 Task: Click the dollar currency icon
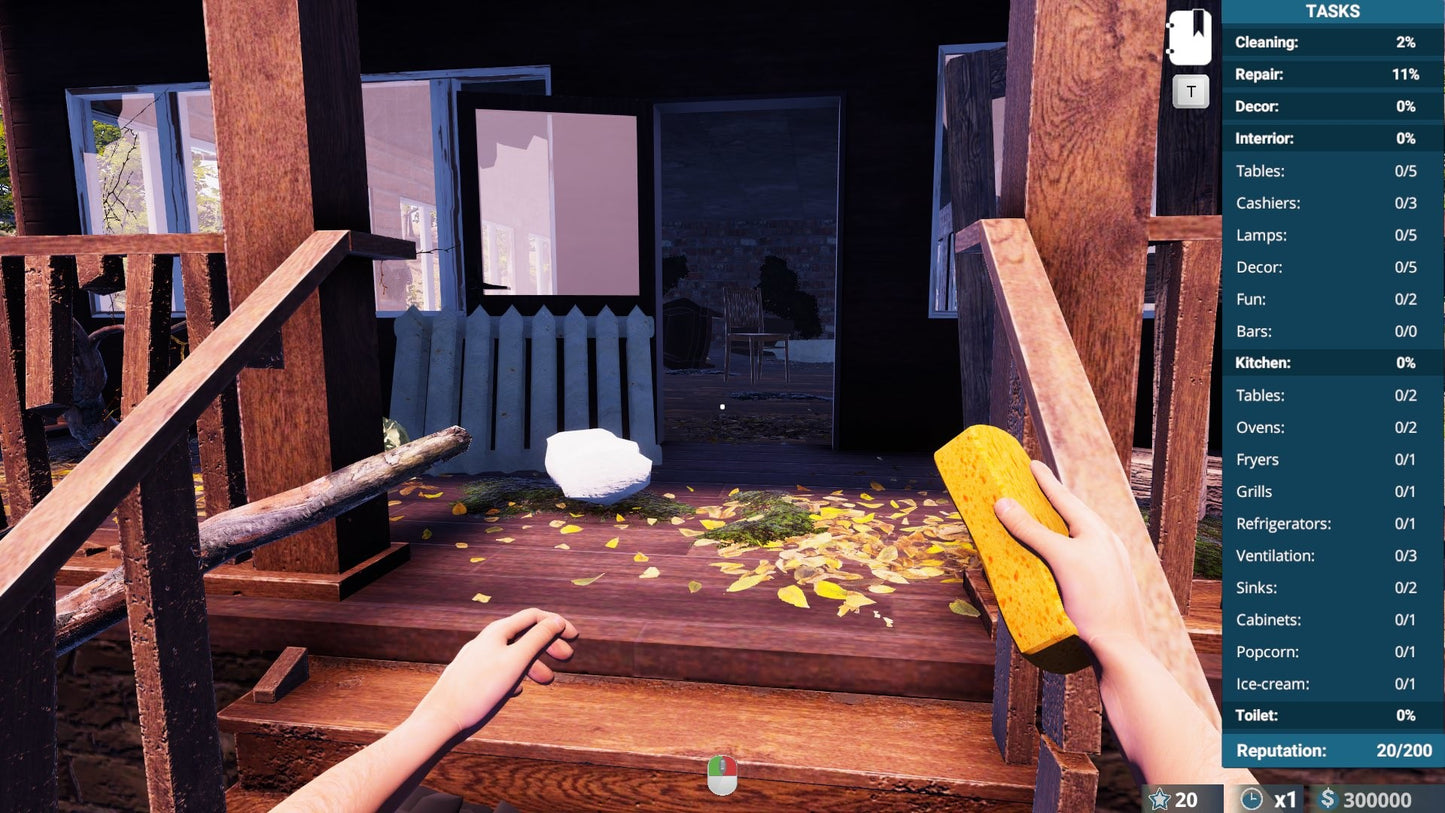click(1330, 800)
